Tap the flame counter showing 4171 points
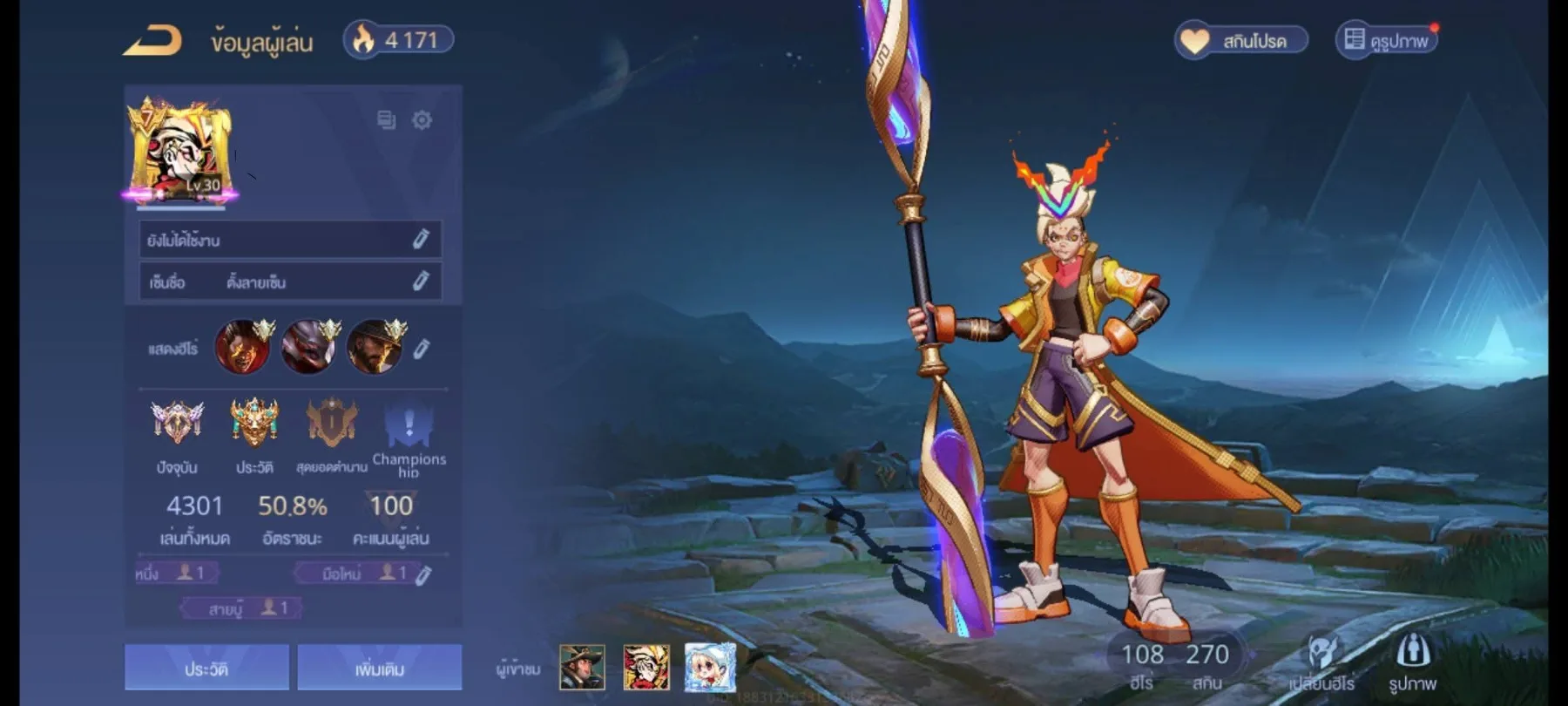The height and width of the screenshot is (706, 1568). [396, 38]
